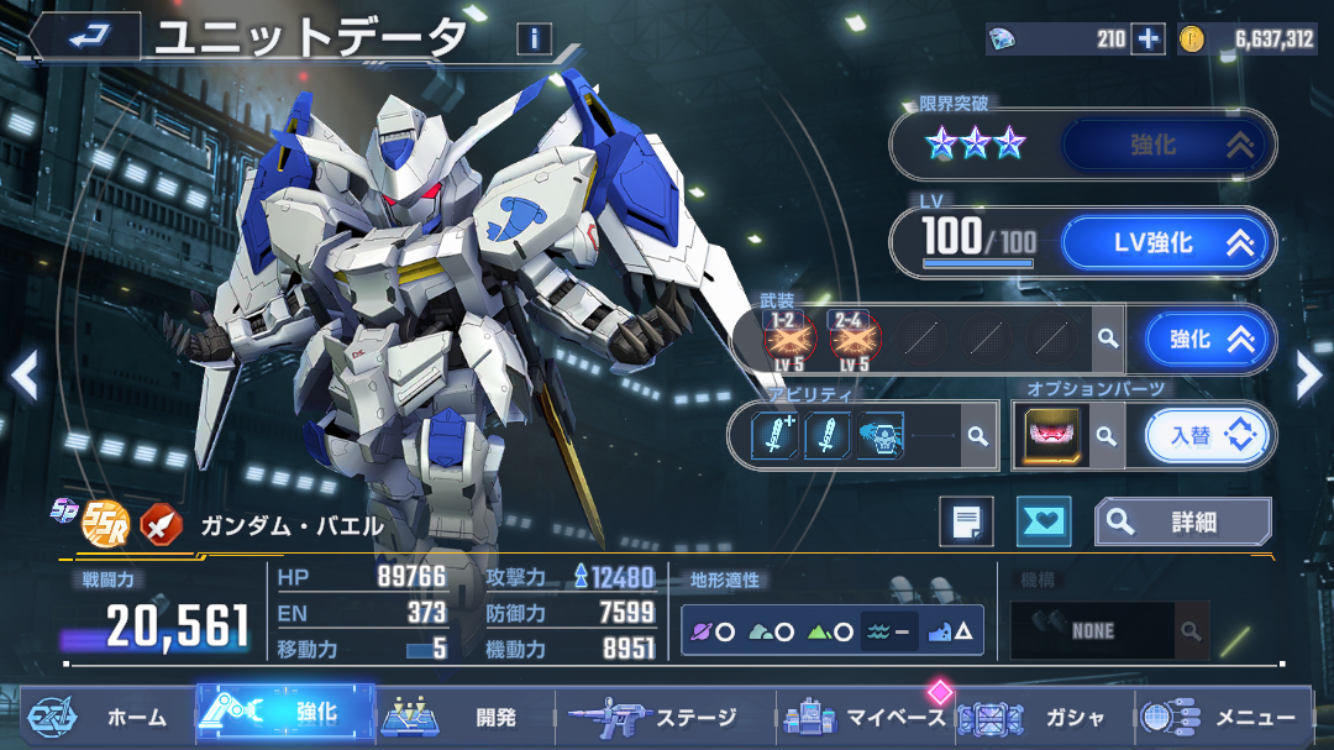Select the equipped option part slot
1334x750 pixels.
[1052, 436]
